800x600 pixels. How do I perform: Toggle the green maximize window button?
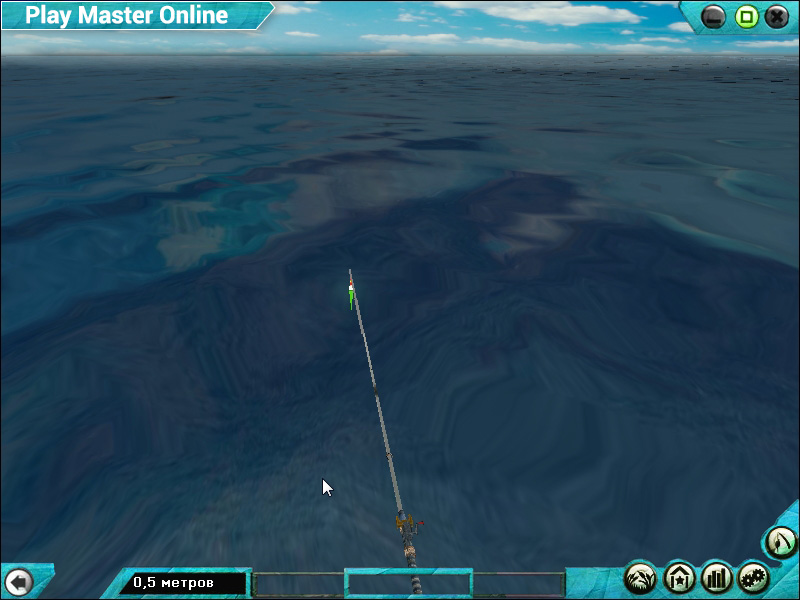746,17
